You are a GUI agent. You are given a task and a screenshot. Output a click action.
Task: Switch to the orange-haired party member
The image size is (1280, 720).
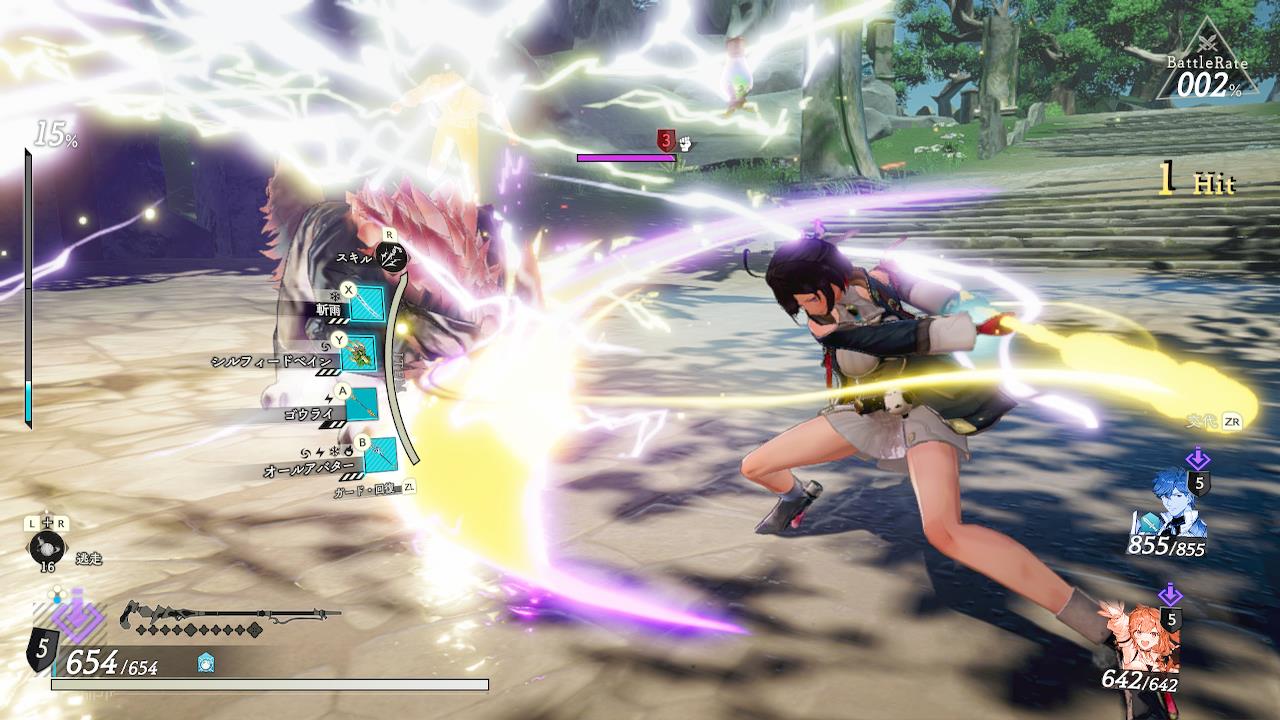coord(1142,637)
